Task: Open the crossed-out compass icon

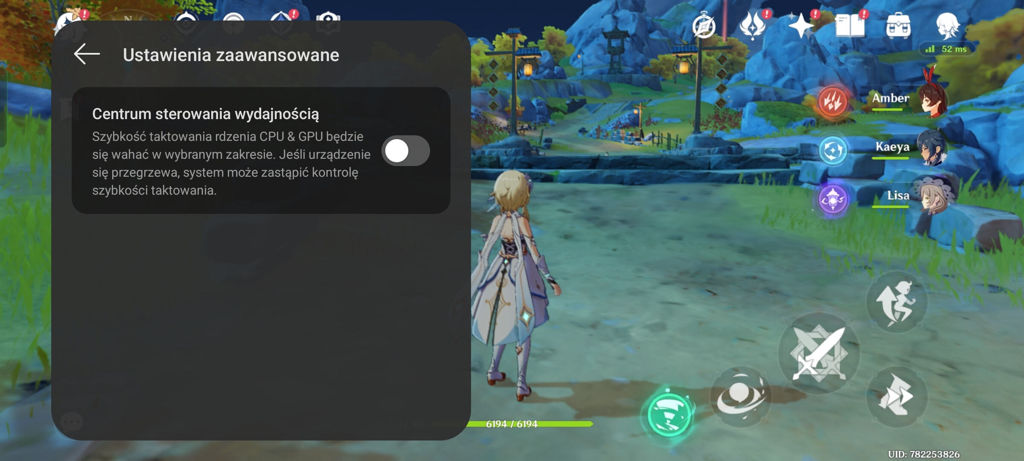Action: click(707, 27)
